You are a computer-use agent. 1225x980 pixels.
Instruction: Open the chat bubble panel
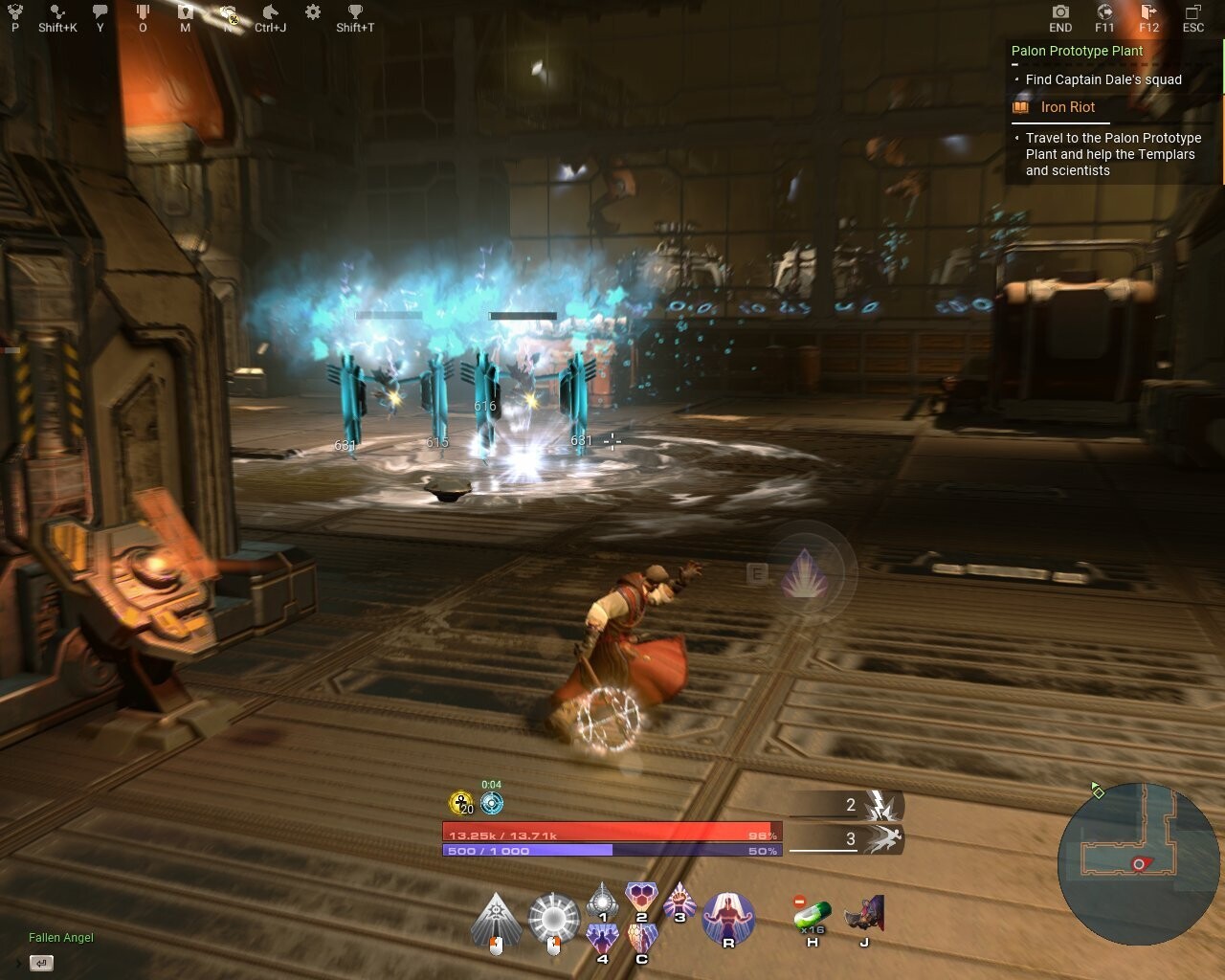pos(99,13)
